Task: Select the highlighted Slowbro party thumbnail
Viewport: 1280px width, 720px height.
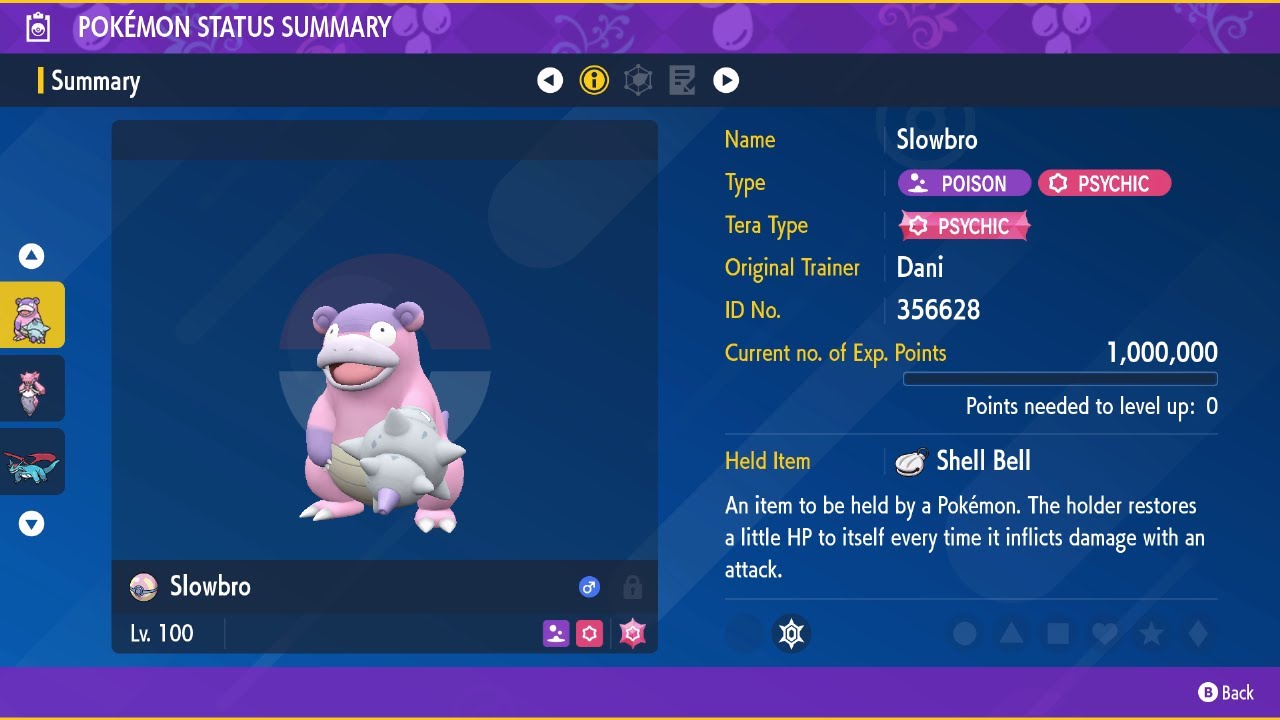Action: tap(32, 314)
